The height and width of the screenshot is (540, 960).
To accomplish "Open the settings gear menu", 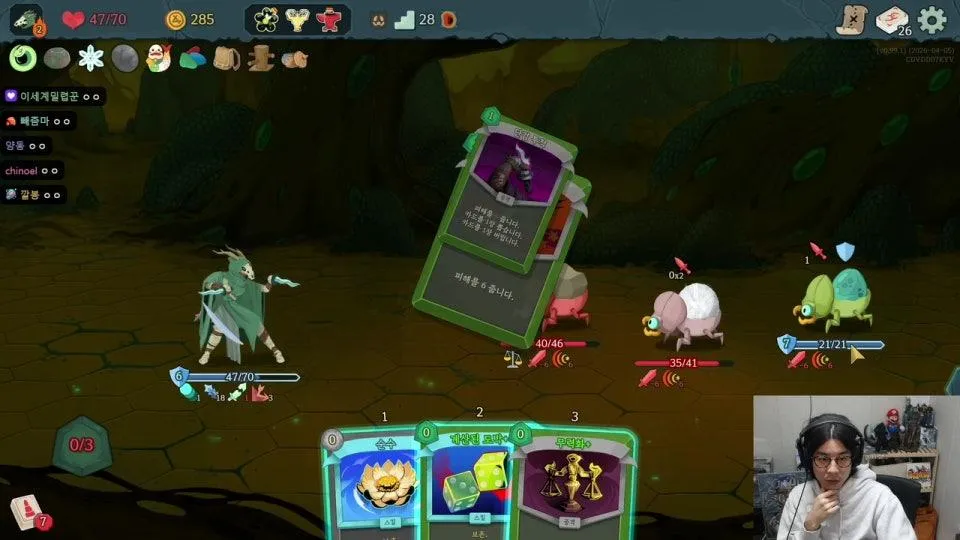I will tap(932, 20).
